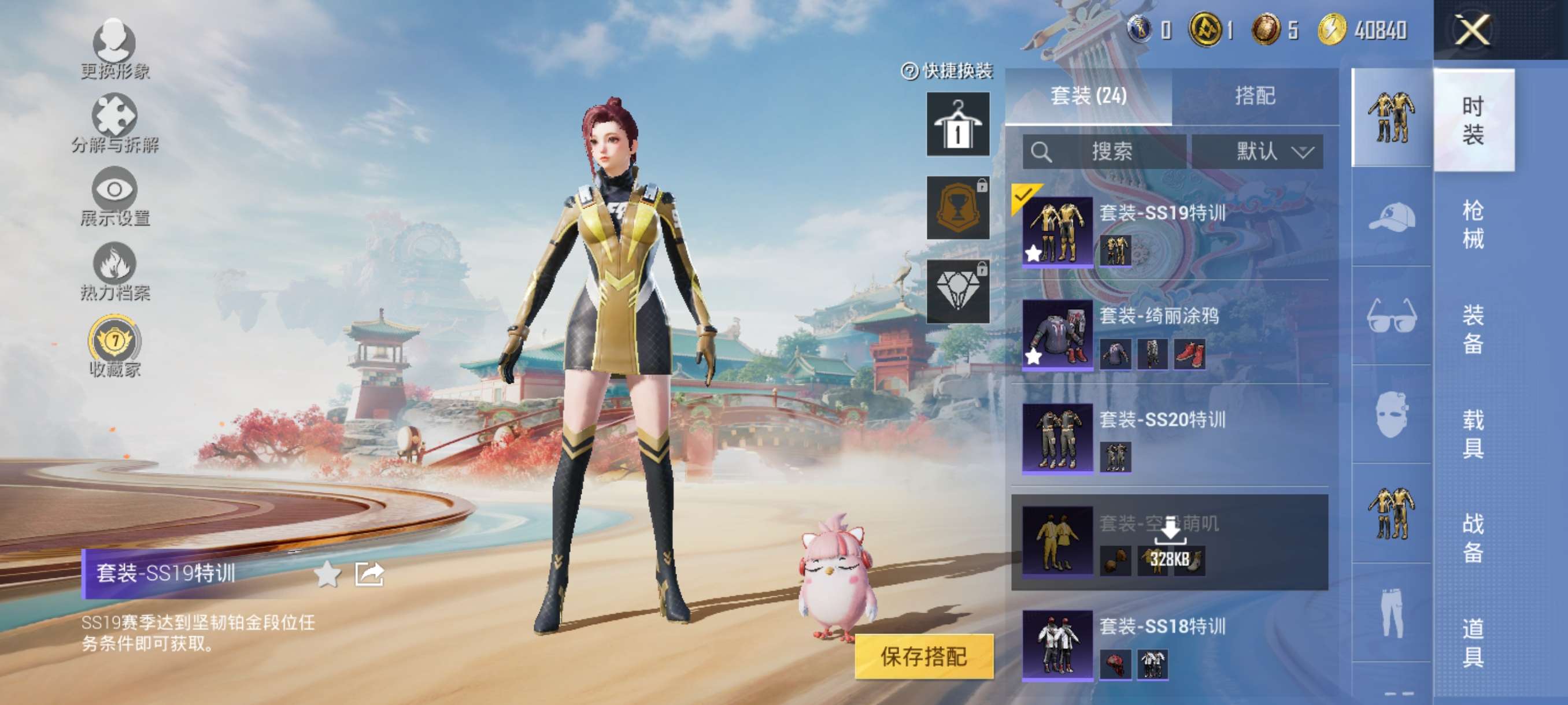
Task: Select the 套装 (24) tab
Action: (x=1088, y=96)
